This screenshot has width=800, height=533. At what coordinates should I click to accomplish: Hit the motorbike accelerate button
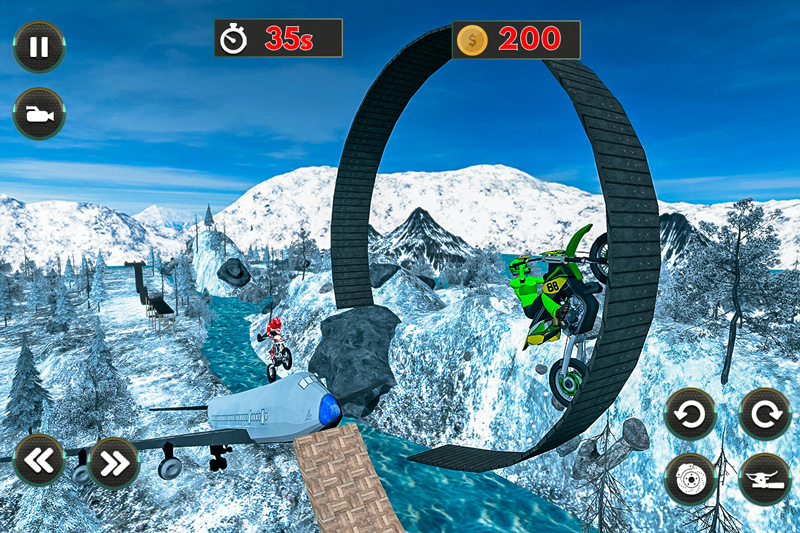tap(764, 479)
